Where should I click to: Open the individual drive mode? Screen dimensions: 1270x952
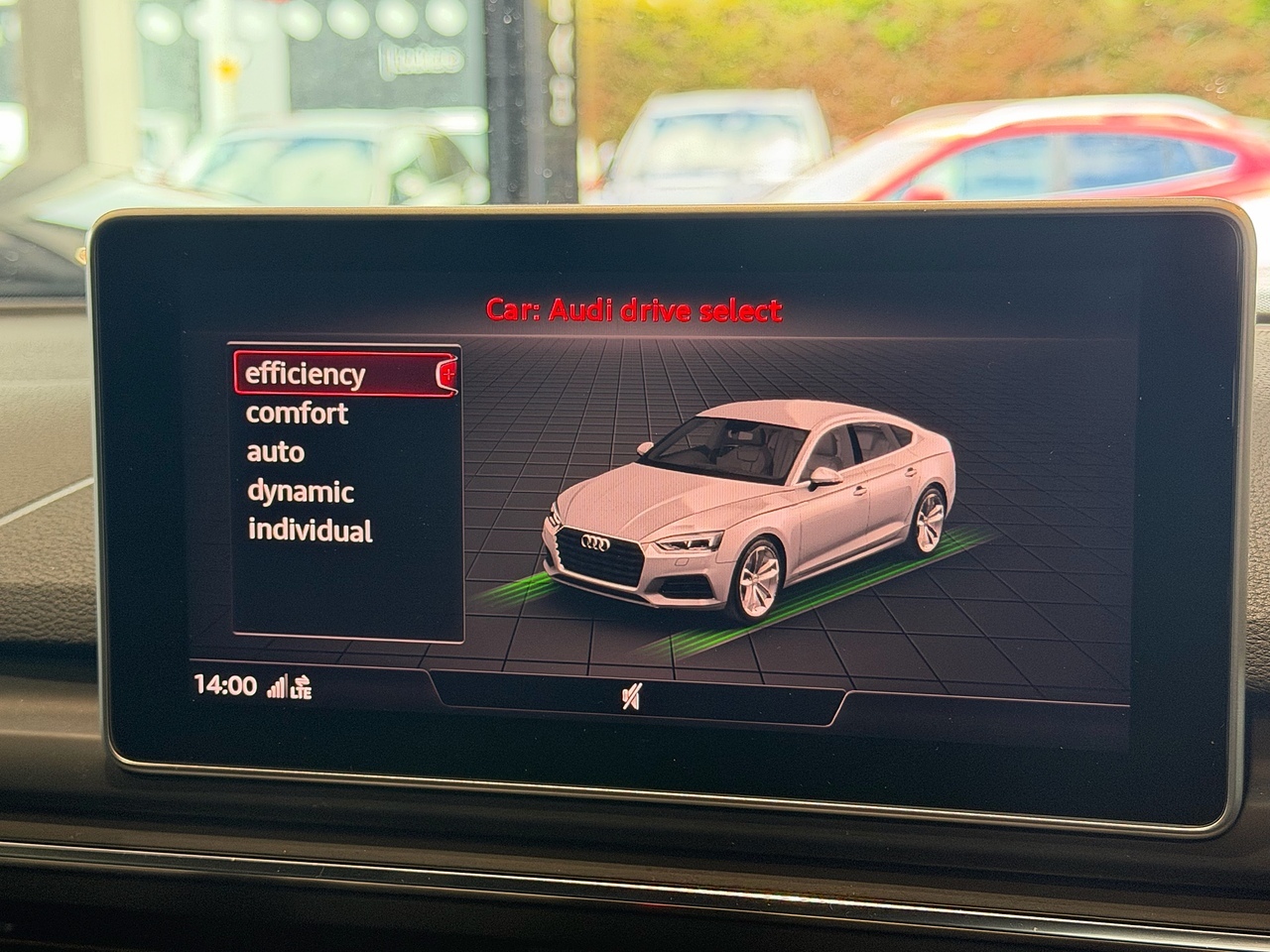click(310, 530)
